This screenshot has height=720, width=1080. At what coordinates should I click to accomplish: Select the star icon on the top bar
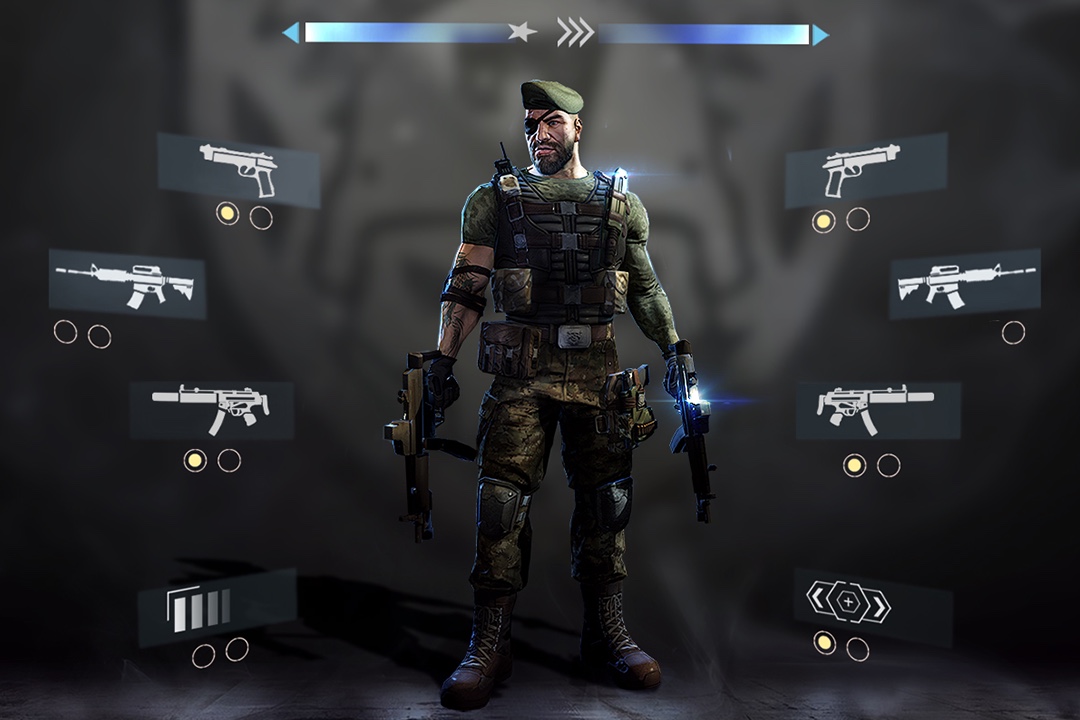pos(522,32)
